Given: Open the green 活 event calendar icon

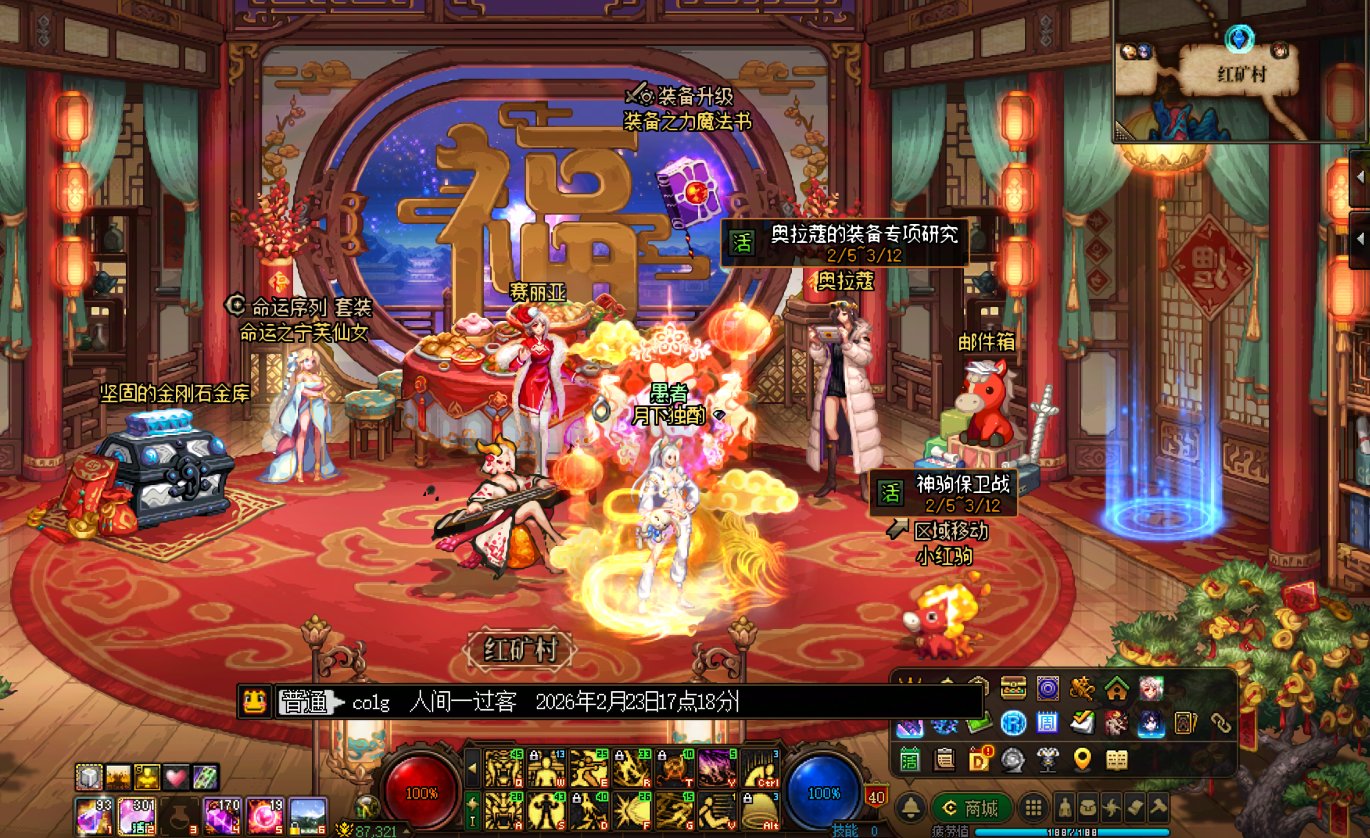Looking at the screenshot, I should (x=910, y=760).
